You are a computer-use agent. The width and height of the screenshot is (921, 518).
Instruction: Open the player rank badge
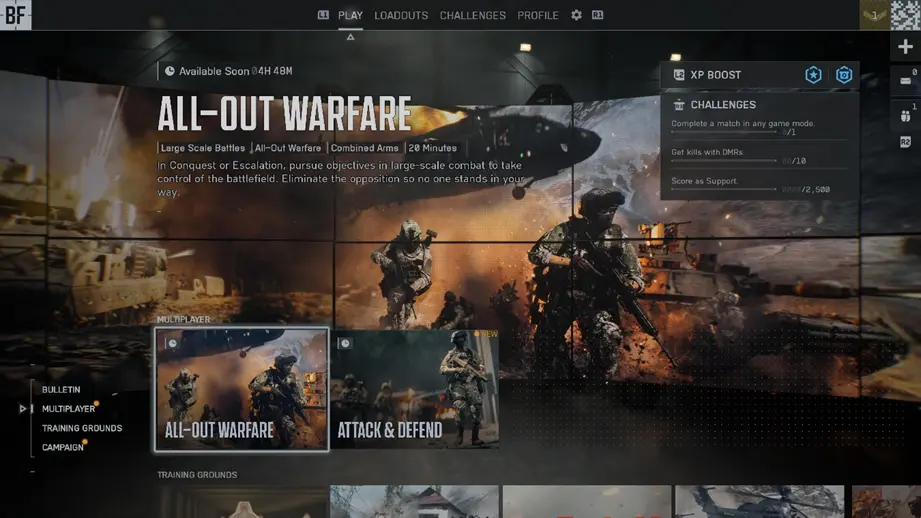point(874,15)
